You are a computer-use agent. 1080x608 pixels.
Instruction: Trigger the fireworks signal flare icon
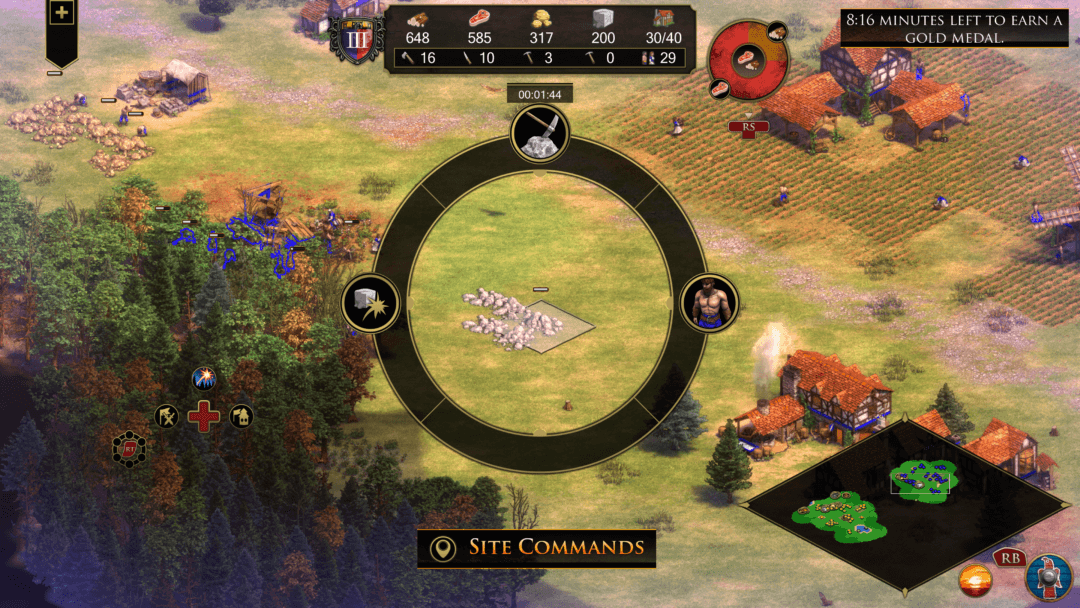click(204, 379)
